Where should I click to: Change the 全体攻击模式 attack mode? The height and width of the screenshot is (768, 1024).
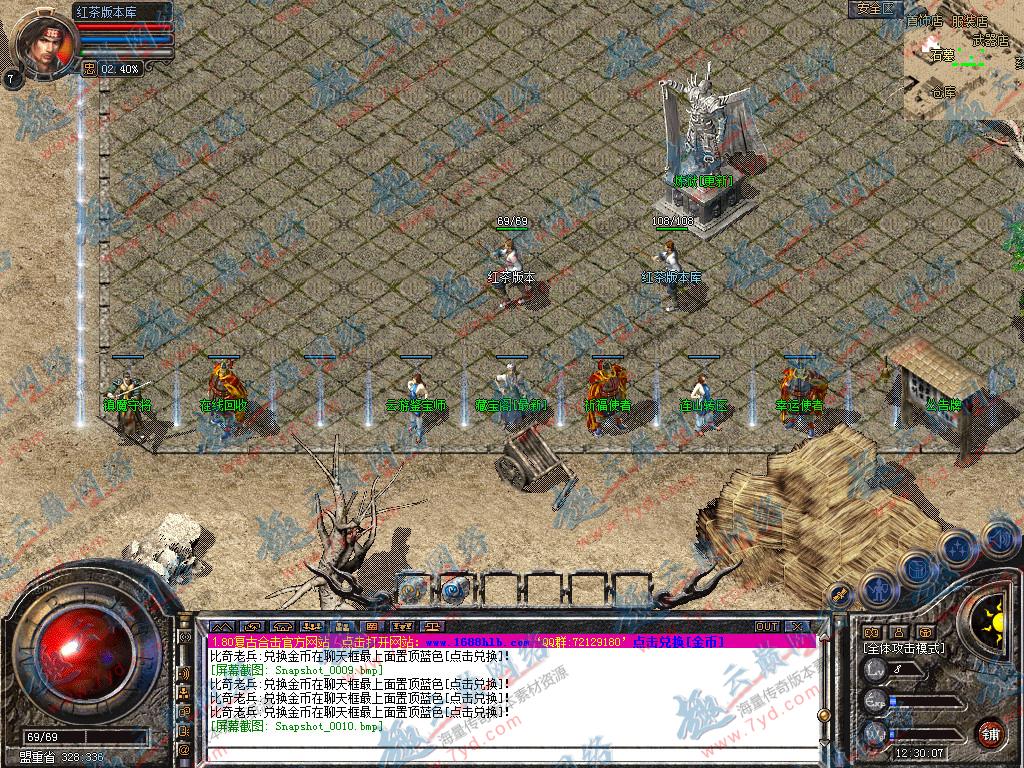903,648
